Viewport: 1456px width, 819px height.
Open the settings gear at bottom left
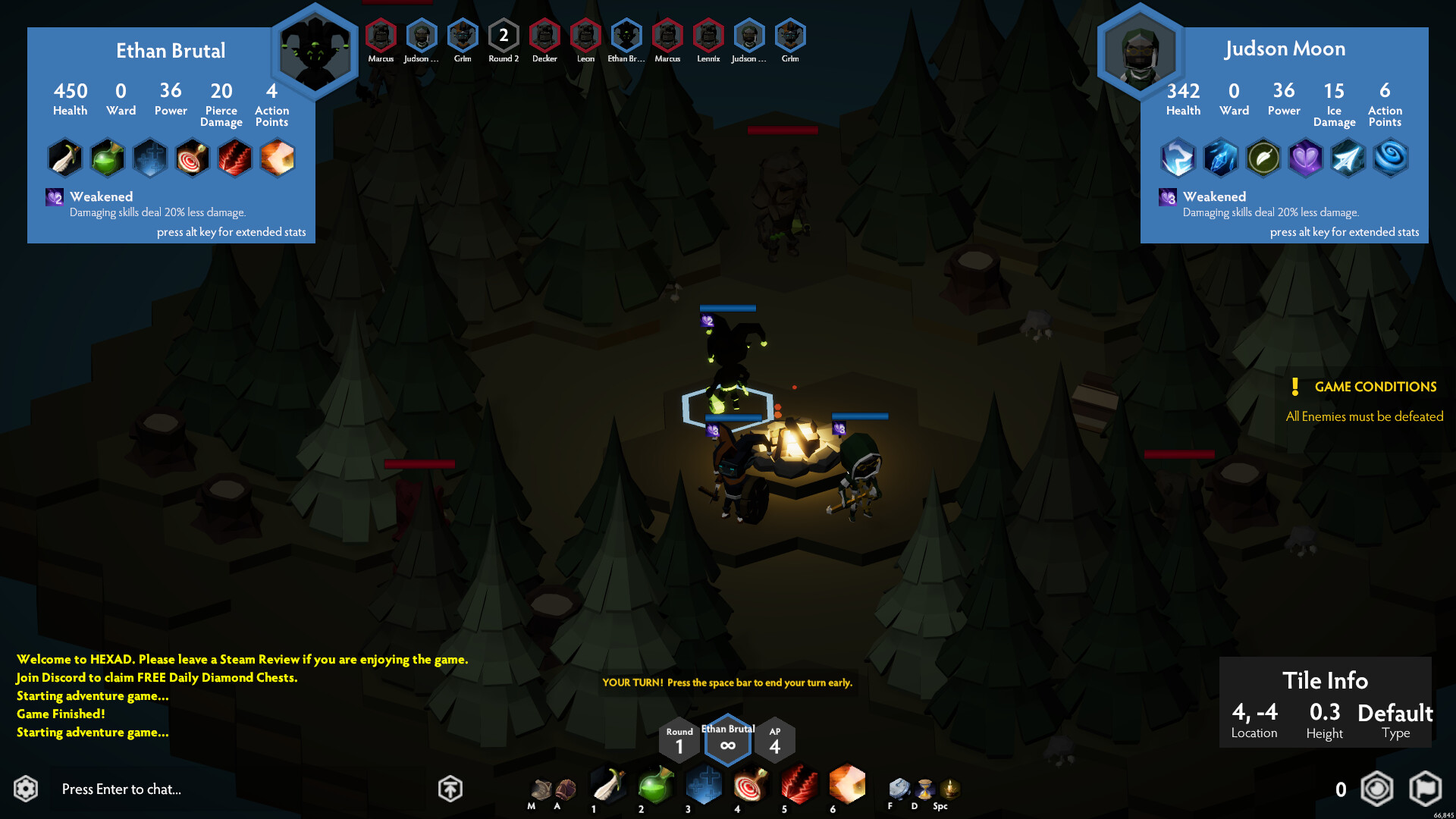pyautogui.click(x=25, y=789)
